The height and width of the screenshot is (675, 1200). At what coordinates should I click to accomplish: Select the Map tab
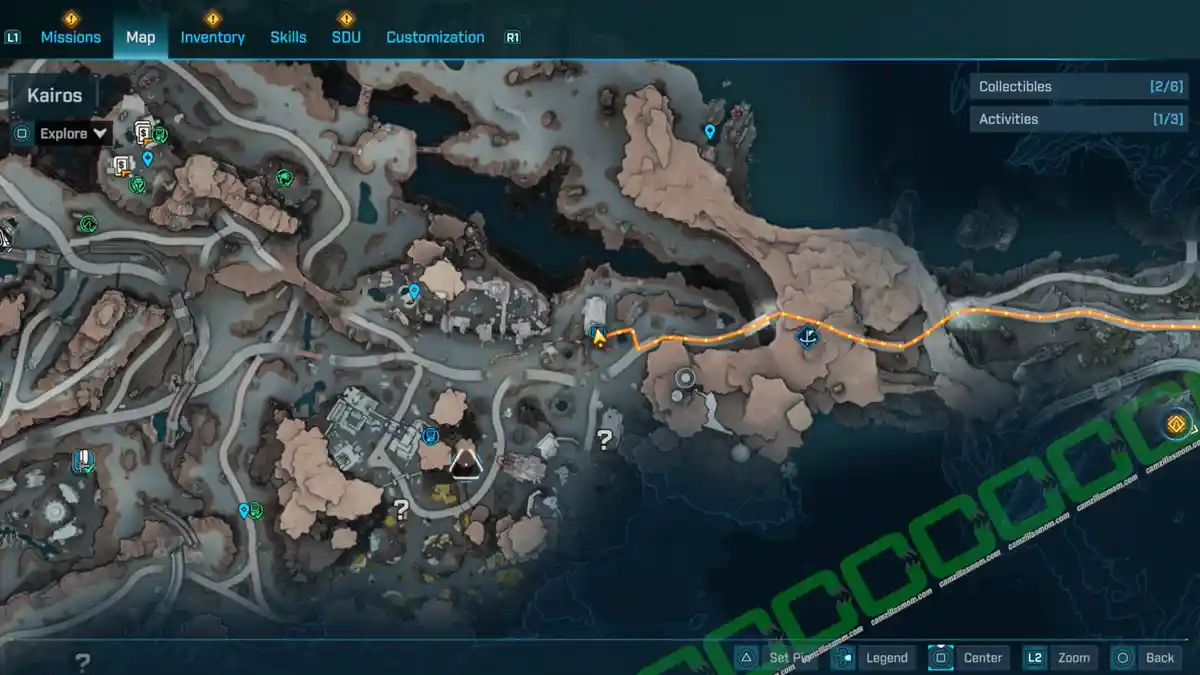point(140,37)
